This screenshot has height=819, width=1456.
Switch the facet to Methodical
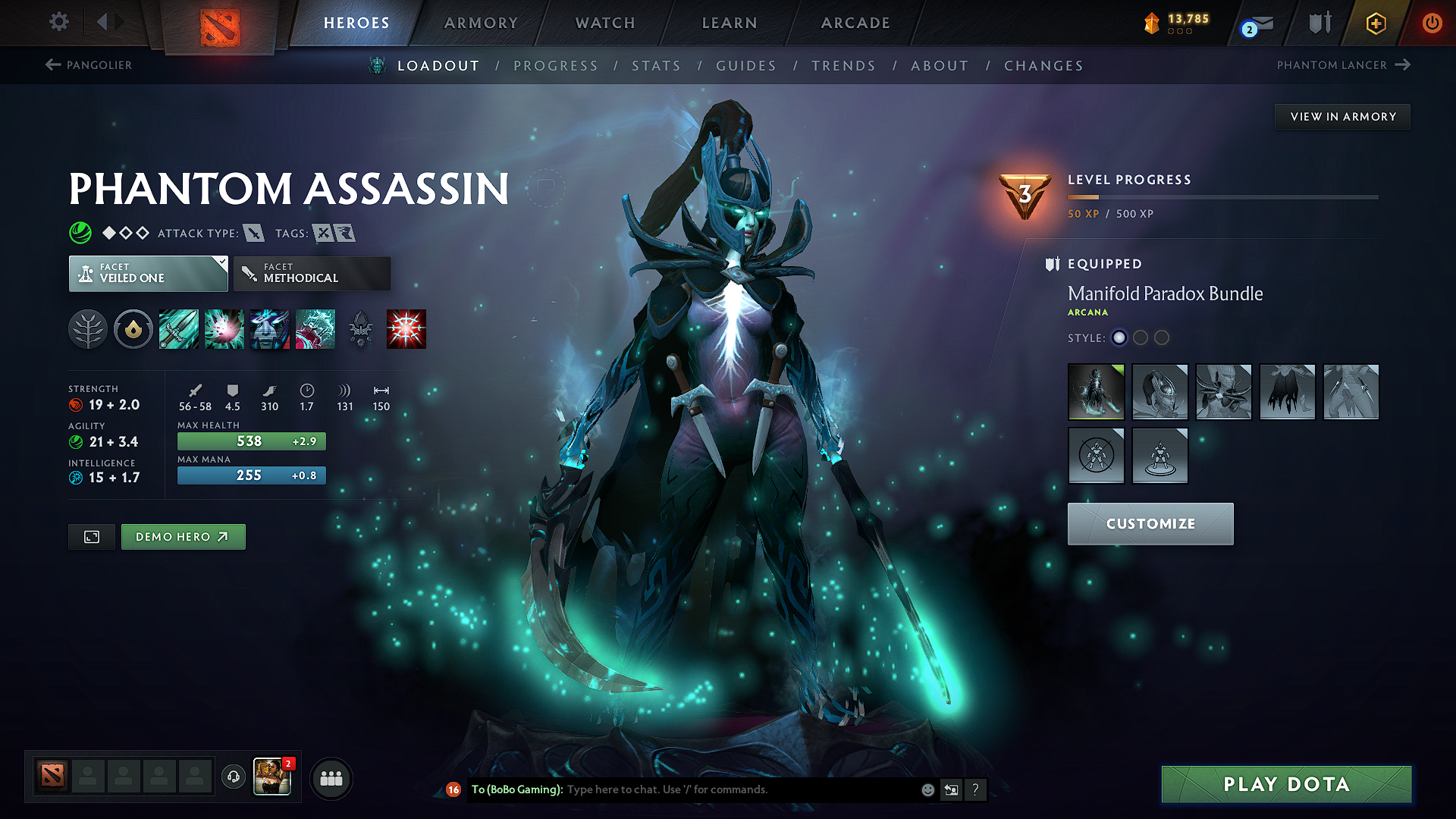(x=312, y=273)
